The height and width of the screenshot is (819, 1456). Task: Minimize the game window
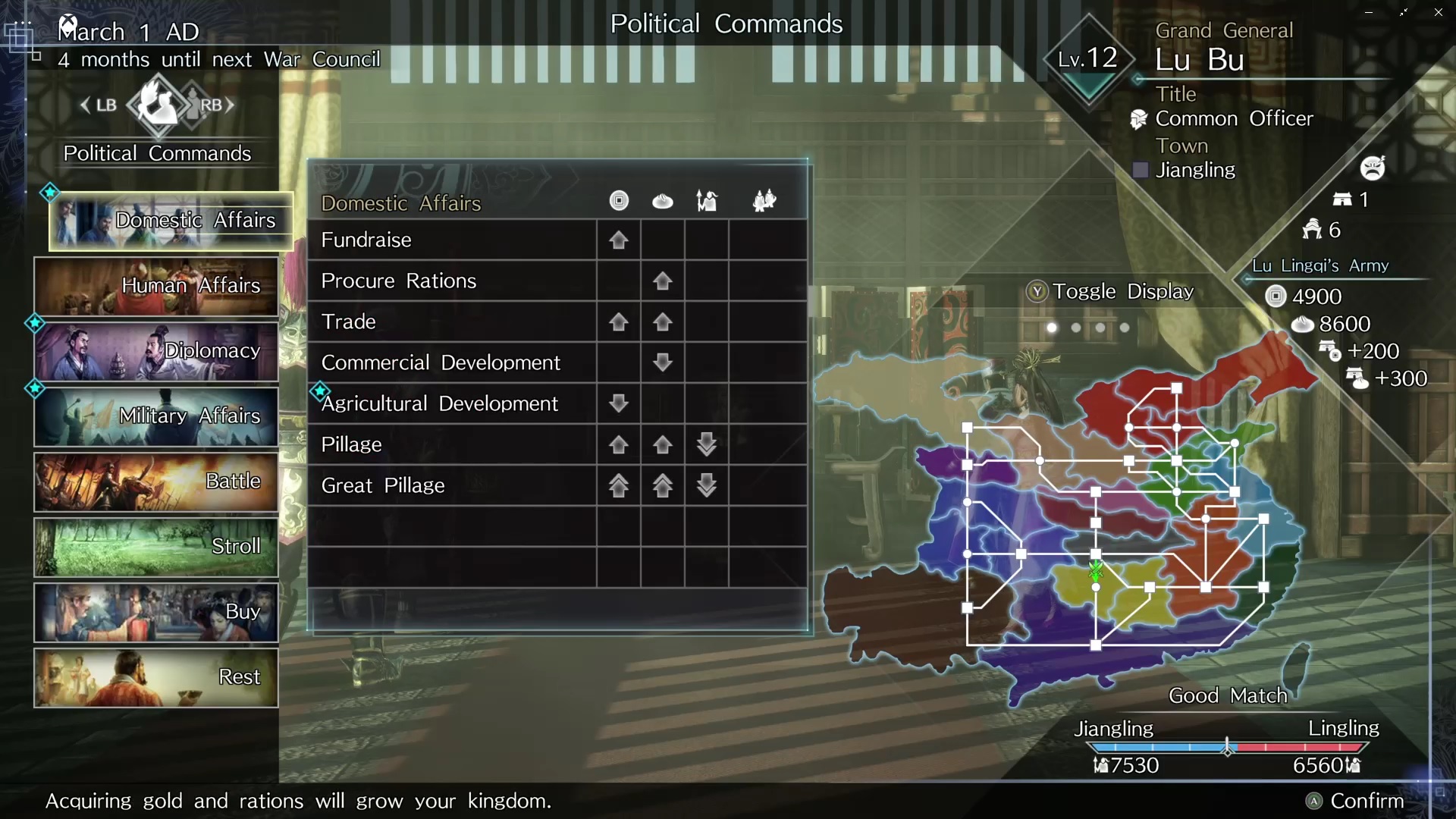(x=1369, y=12)
